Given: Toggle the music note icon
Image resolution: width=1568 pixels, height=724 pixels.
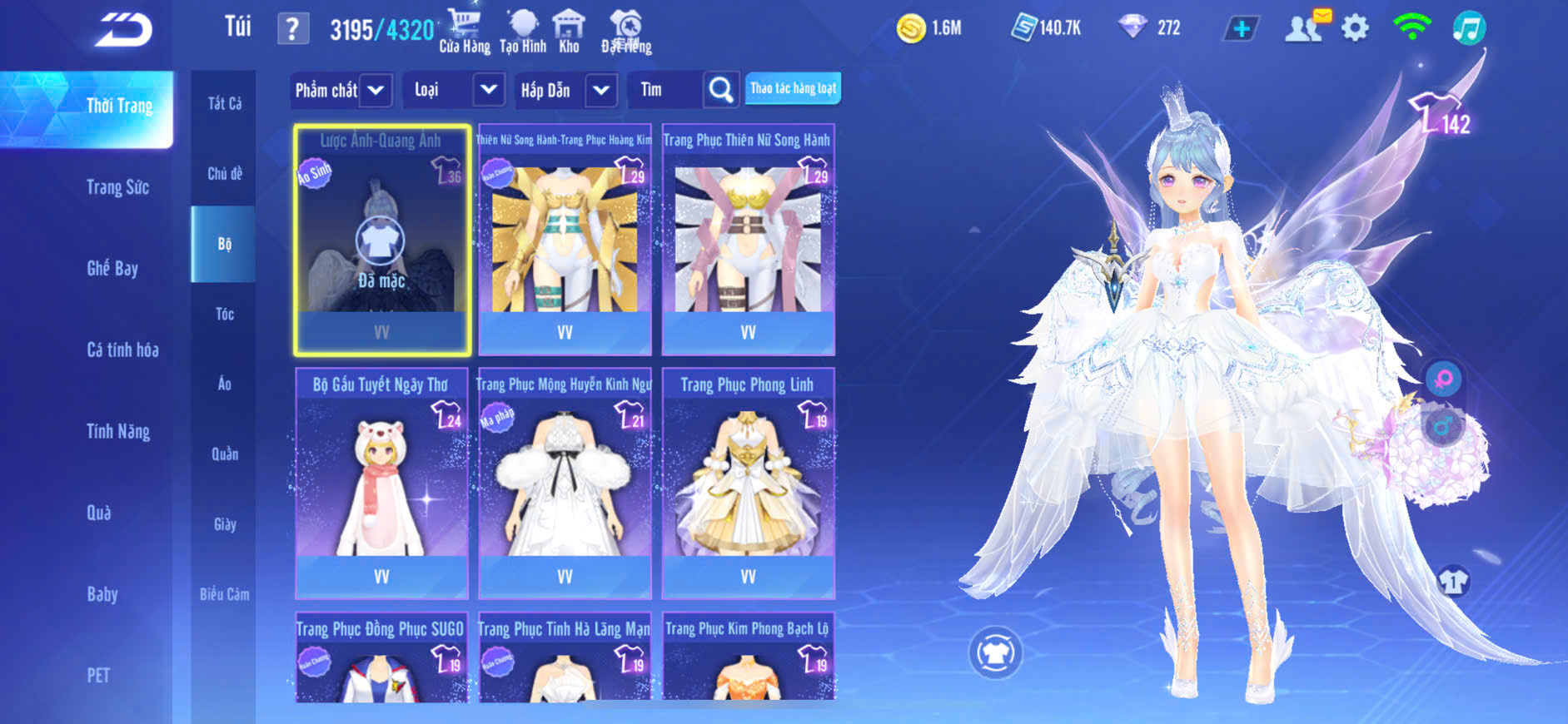Looking at the screenshot, I should pos(1469,28).
